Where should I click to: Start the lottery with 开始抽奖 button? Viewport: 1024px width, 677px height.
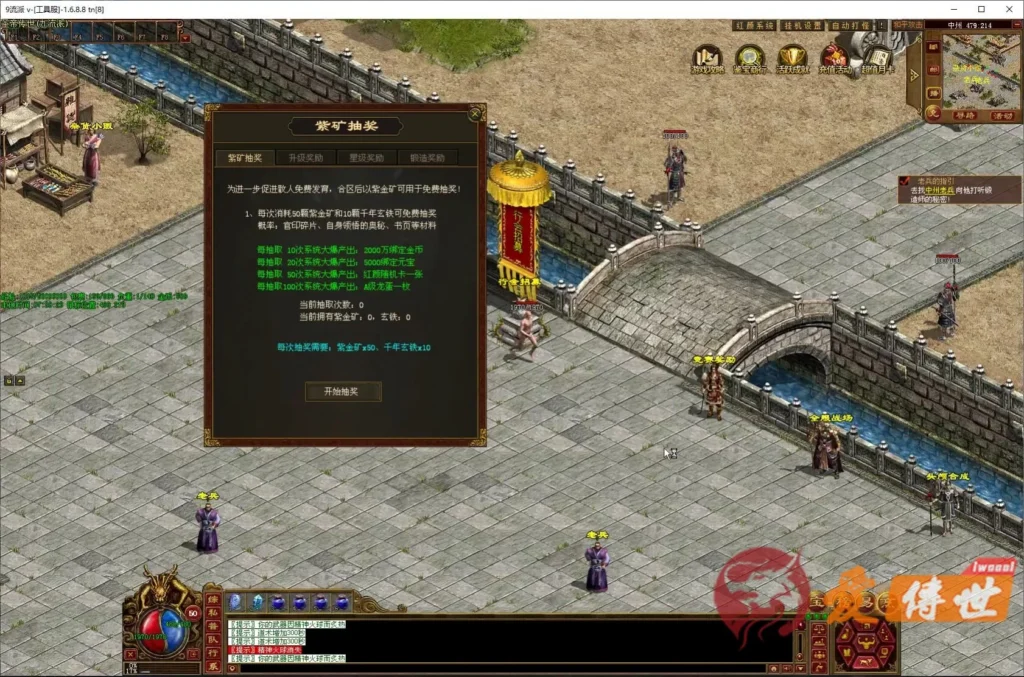(x=343, y=391)
